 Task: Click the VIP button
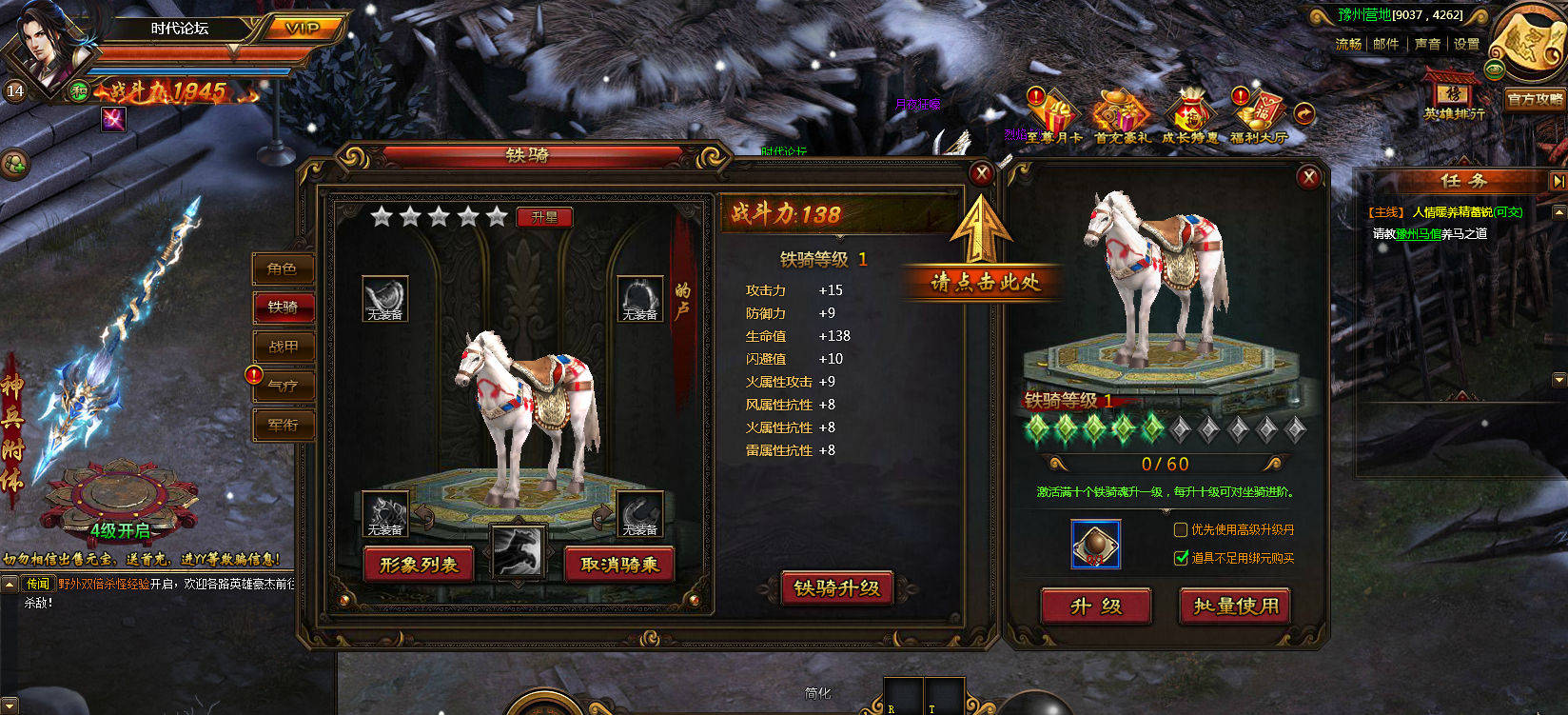click(303, 28)
